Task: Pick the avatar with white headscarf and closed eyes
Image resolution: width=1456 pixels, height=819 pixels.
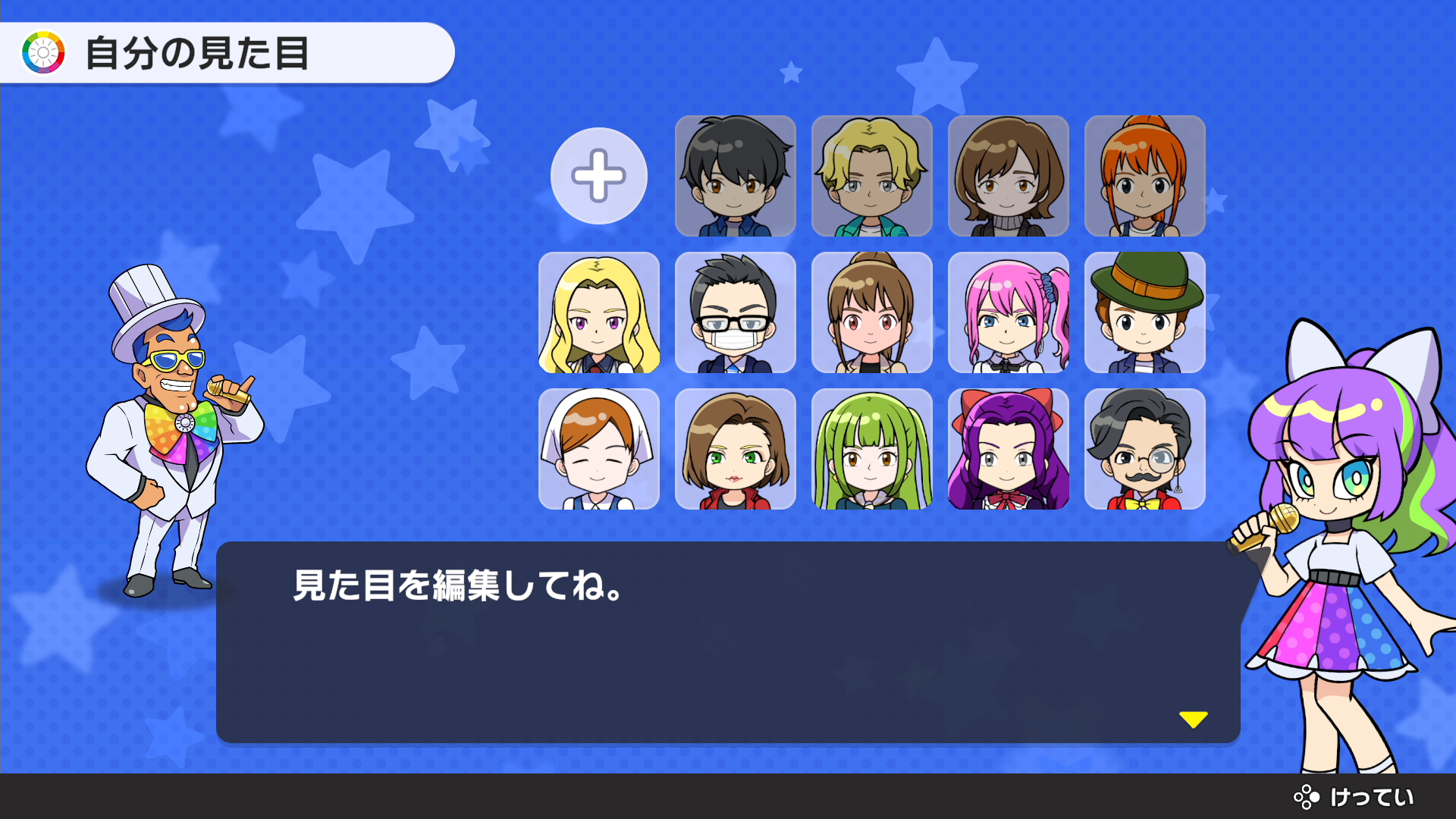Action: point(598,449)
